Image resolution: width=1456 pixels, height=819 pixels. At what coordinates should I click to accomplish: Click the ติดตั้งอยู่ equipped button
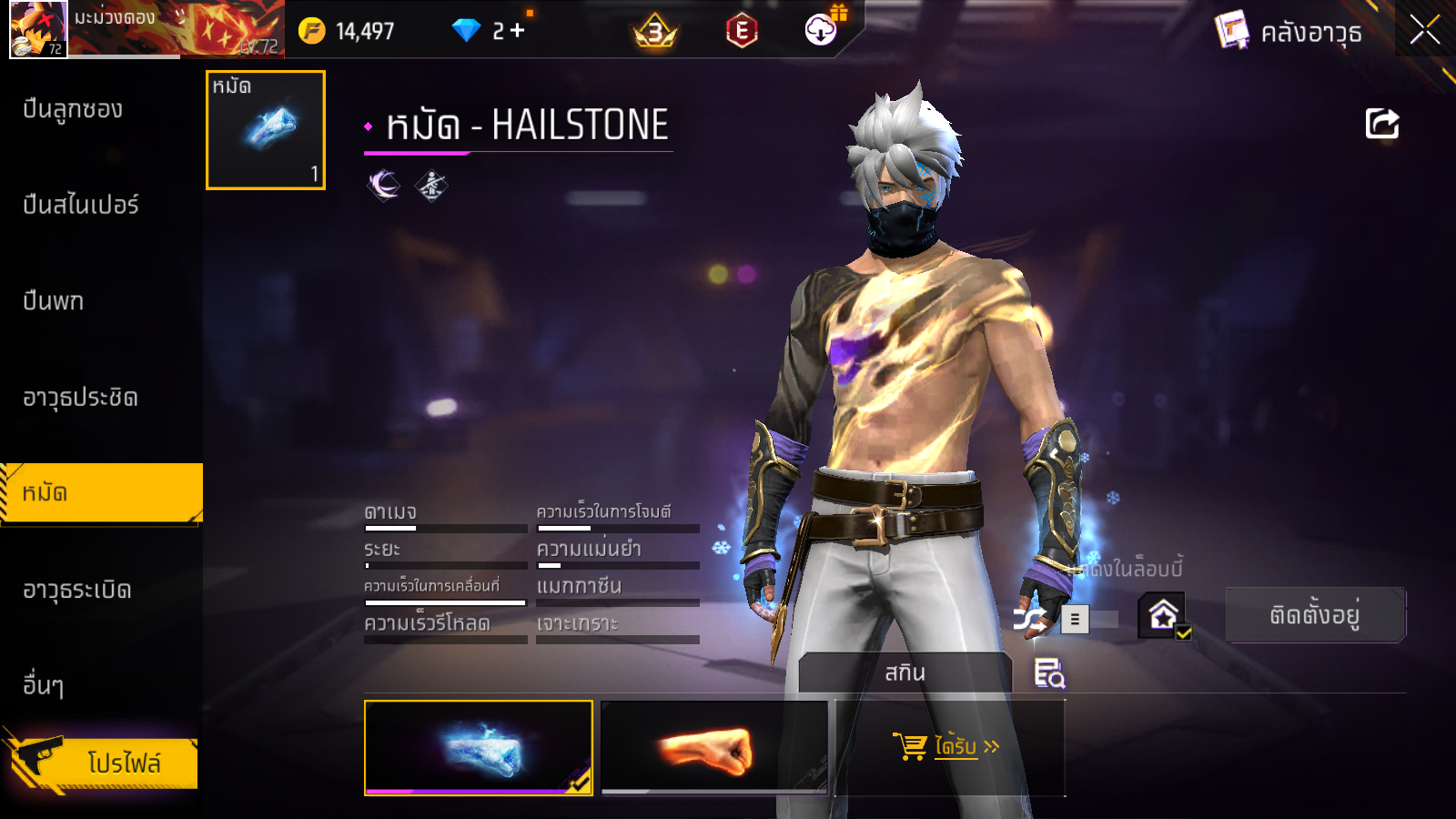click(x=1315, y=616)
